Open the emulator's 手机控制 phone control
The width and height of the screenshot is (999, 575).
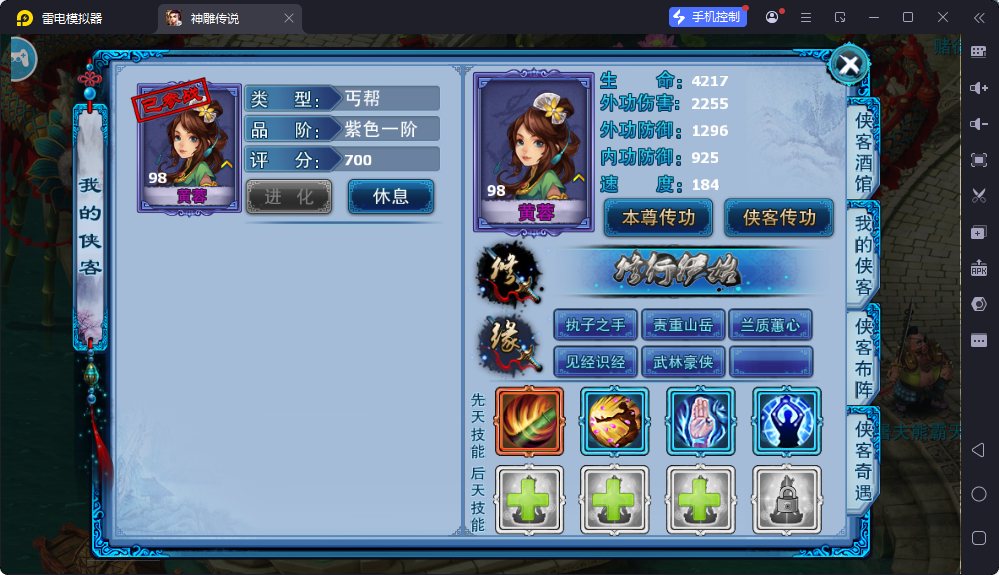(x=708, y=17)
